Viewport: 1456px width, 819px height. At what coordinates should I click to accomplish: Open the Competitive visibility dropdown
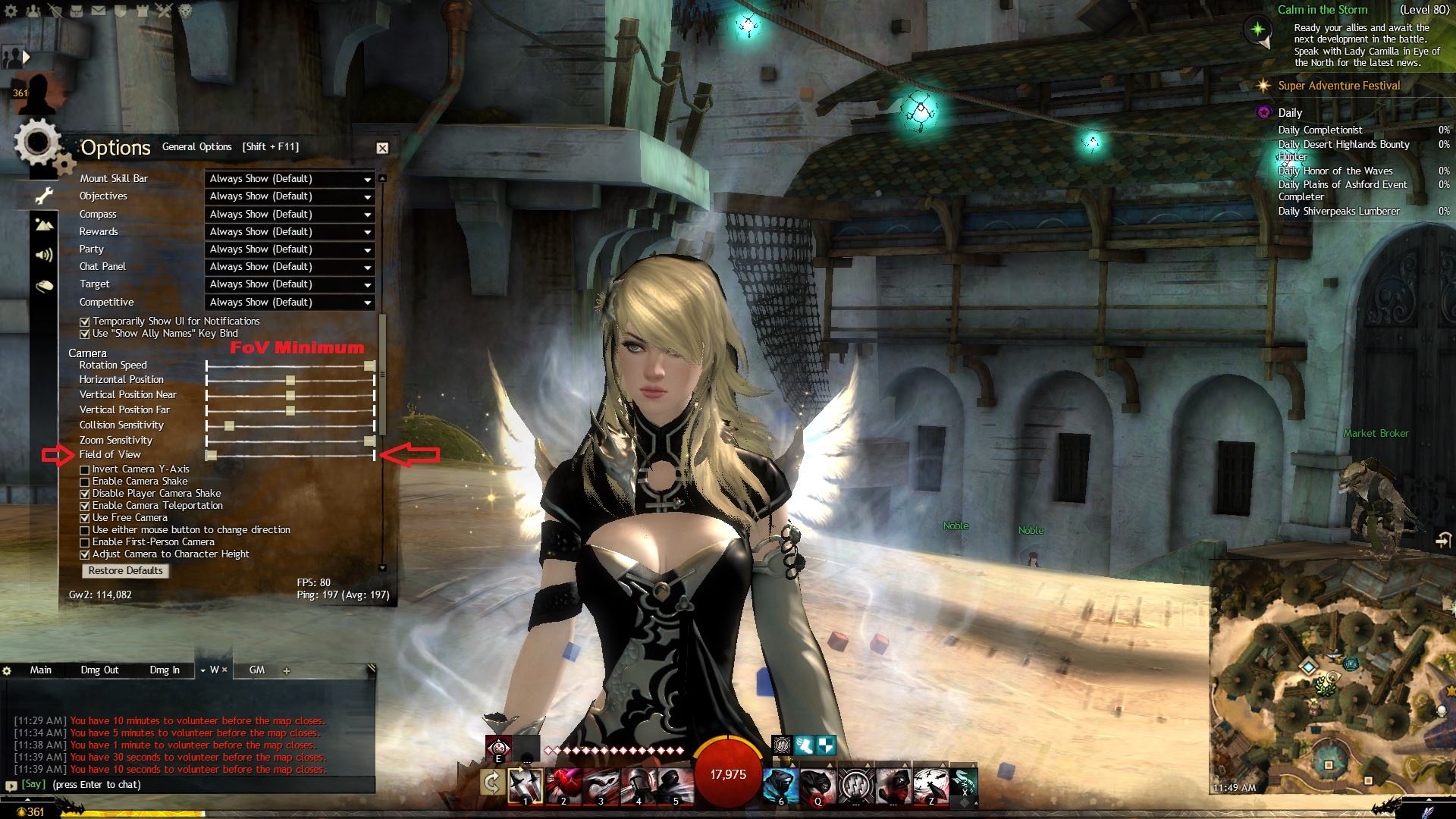(290, 303)
